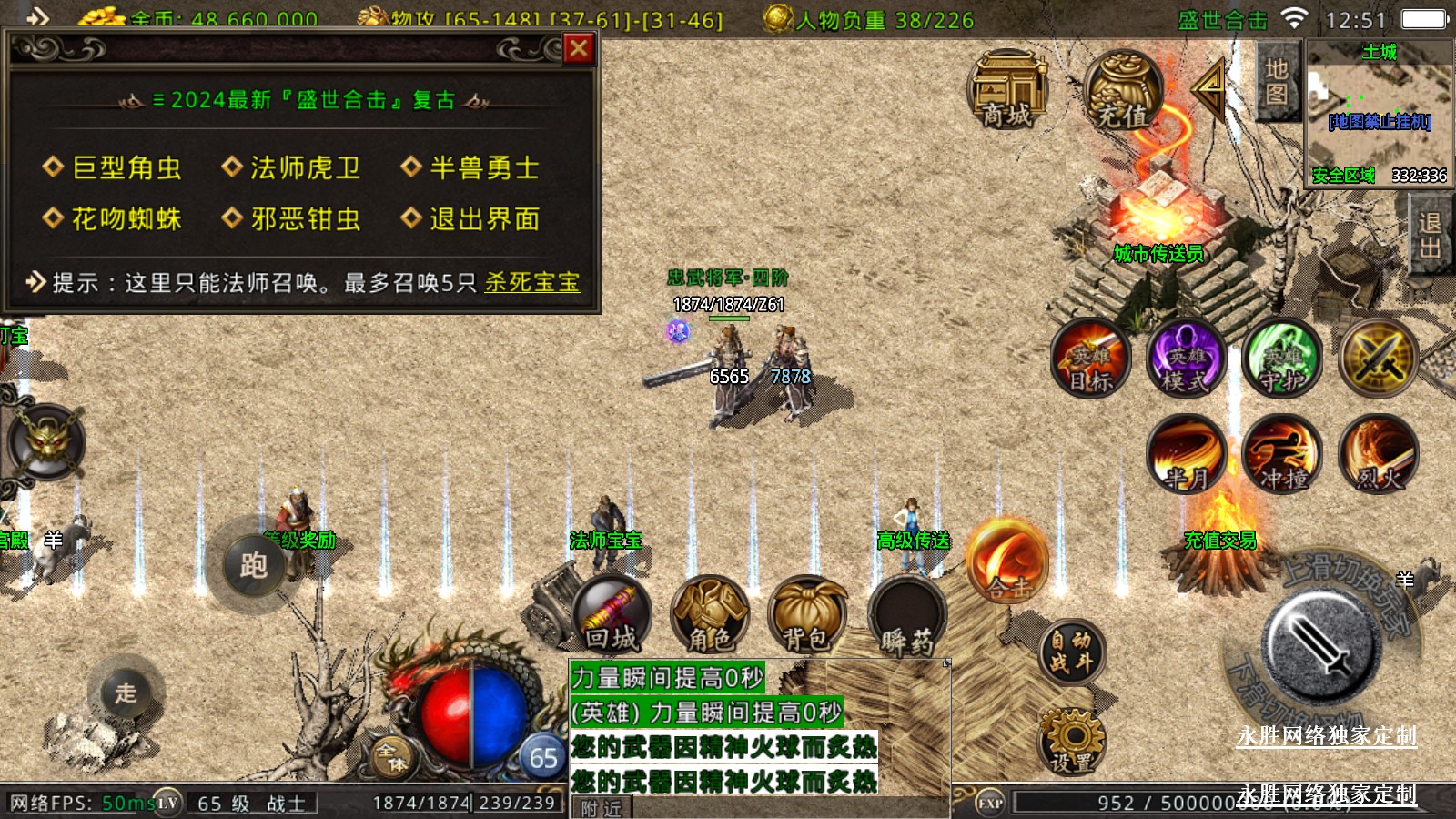
Task: Open the 设置 gear settings
Action: coord(1071,741)
